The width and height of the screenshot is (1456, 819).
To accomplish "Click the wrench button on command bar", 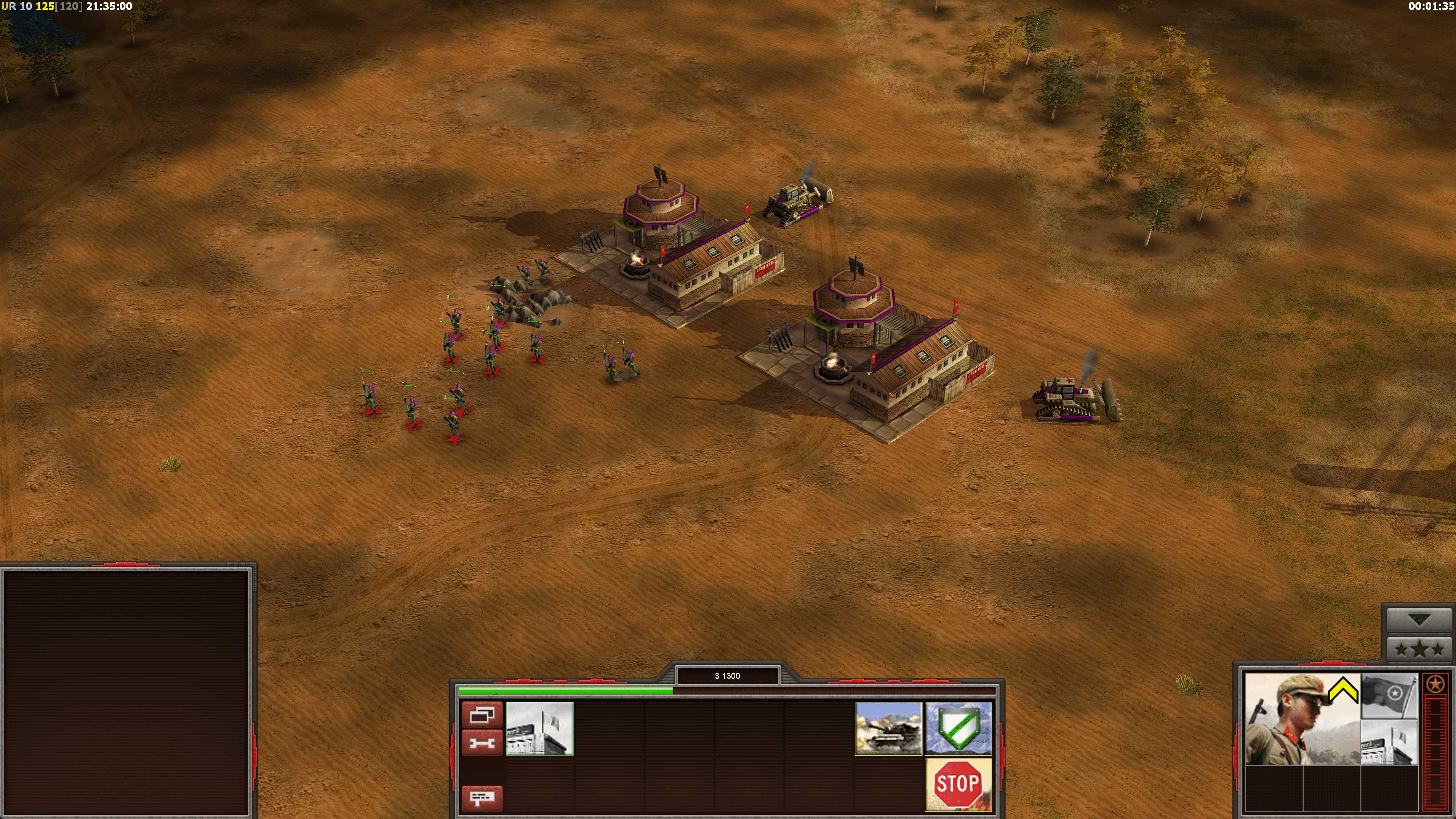I will coord(482,742).
